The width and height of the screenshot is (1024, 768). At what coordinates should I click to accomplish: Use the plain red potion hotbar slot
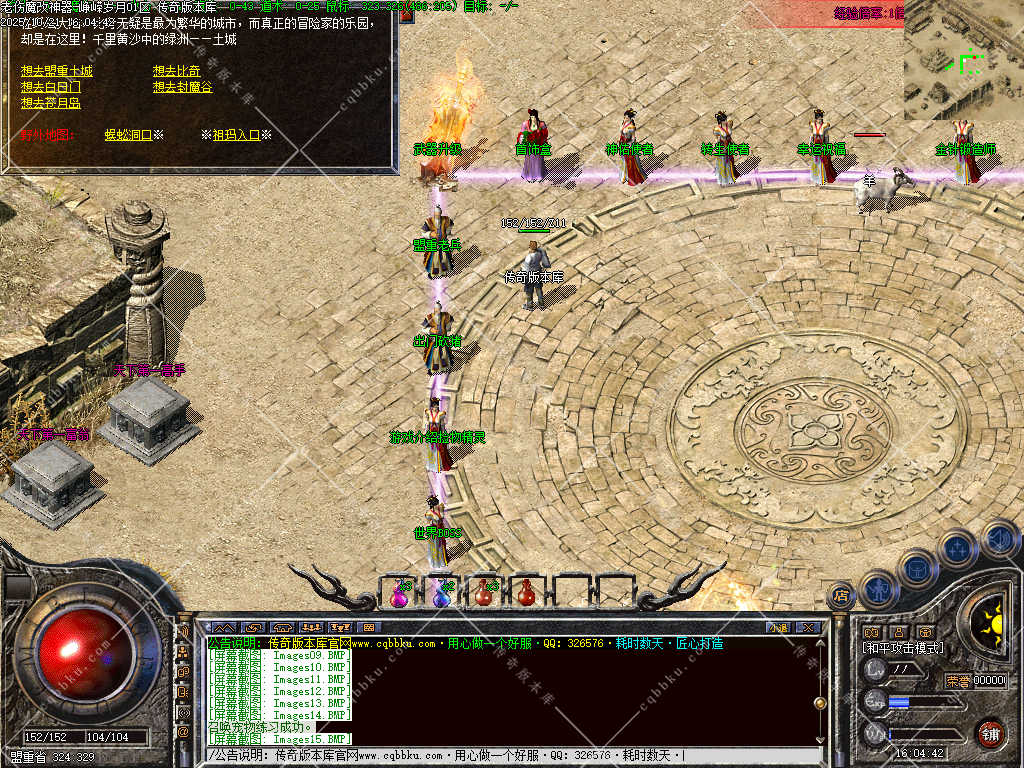pyautogui.click(x=526, y=593)
